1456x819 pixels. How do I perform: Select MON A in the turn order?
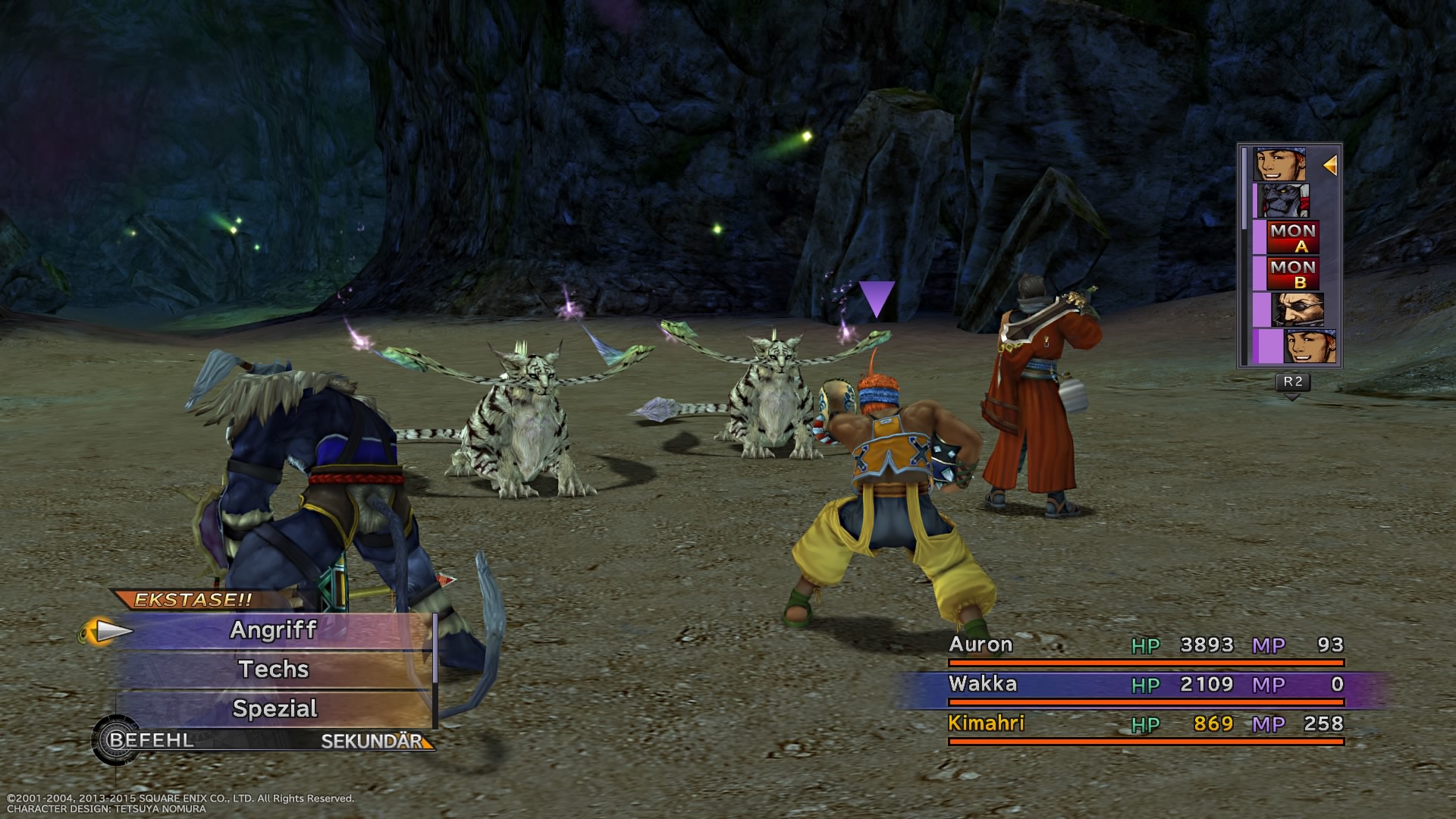(x=1294, y=237)
